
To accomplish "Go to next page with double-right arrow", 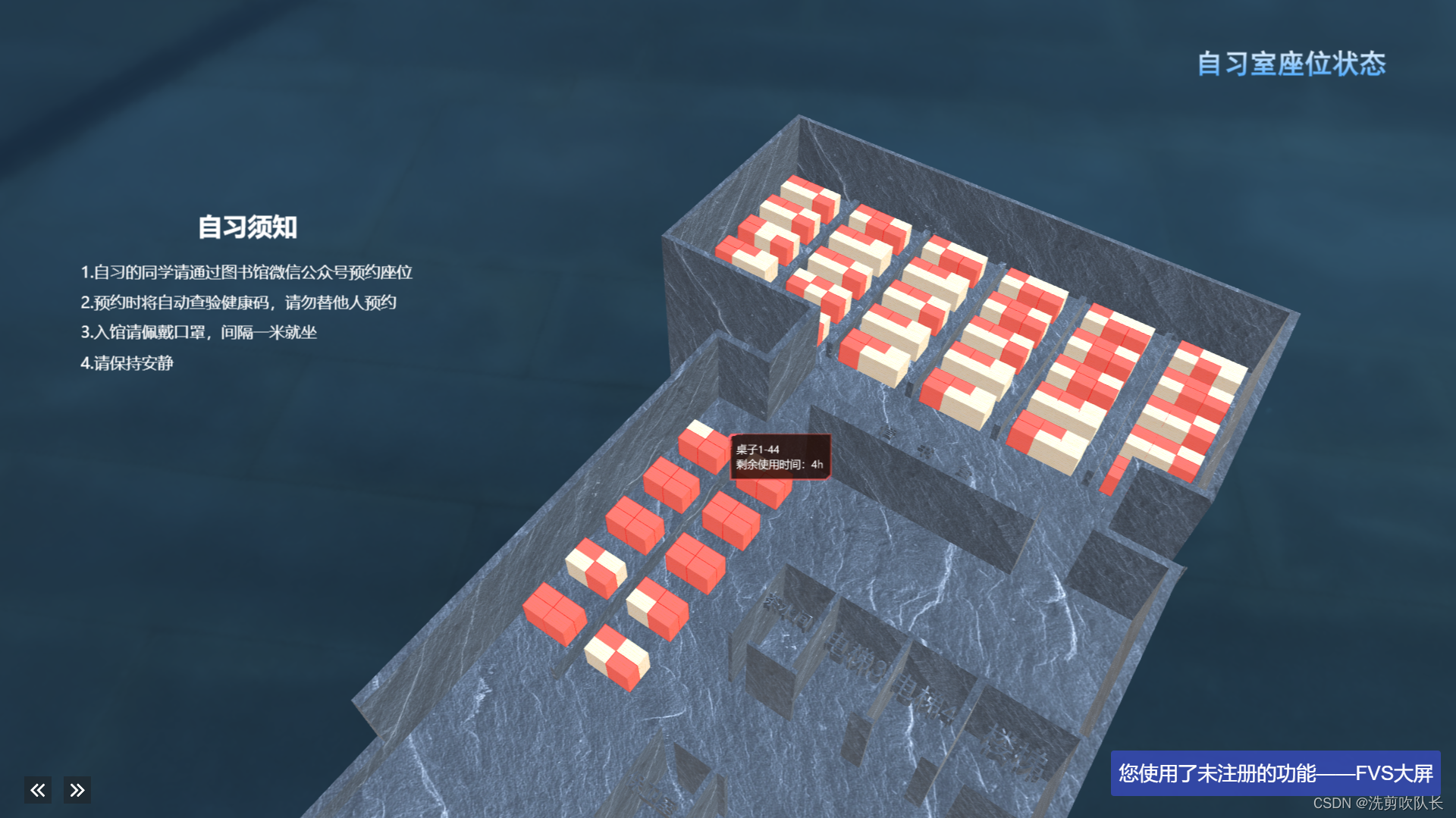I will [77, 790].
